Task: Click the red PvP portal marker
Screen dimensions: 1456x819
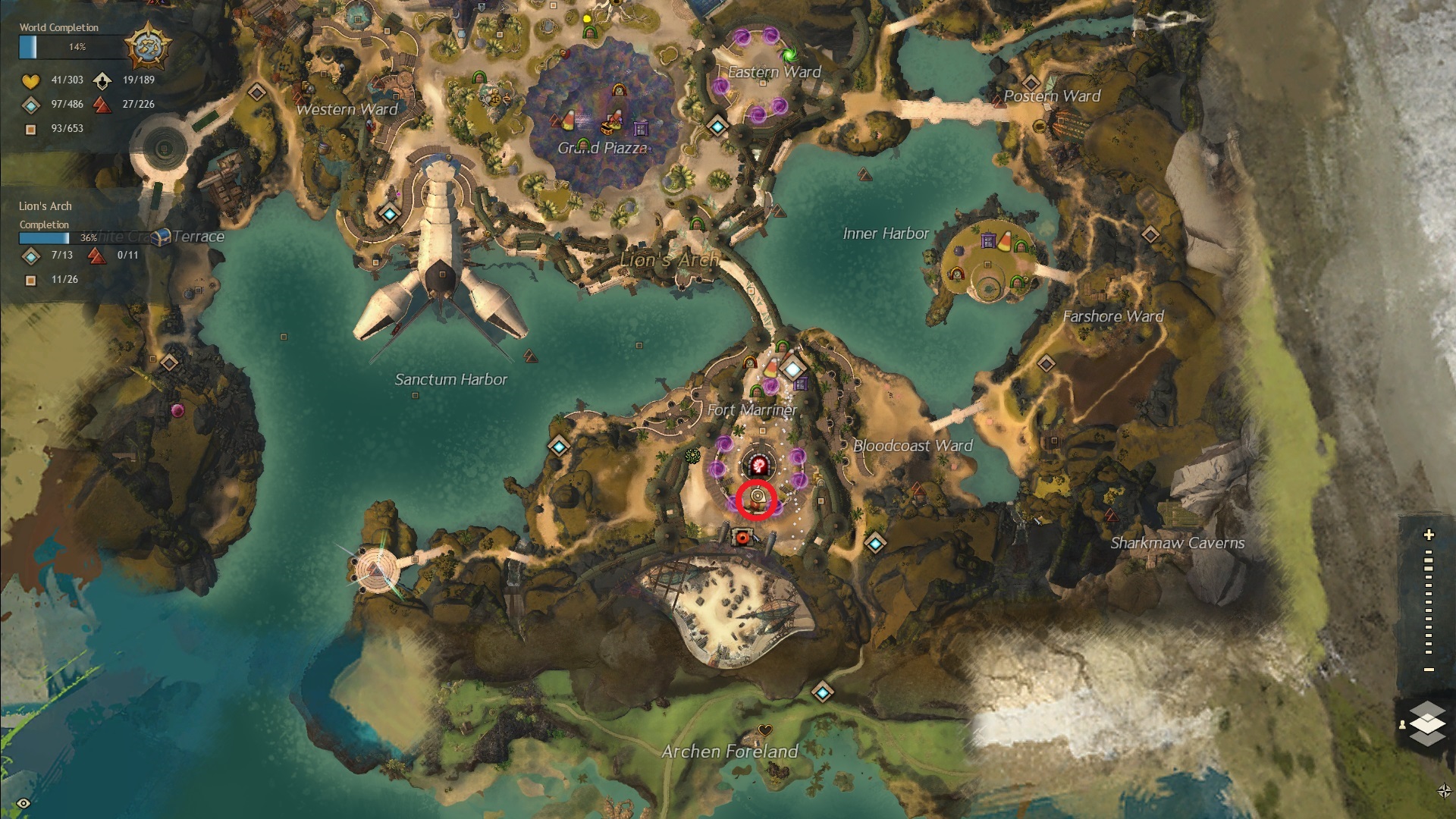Action: [758, 465]
